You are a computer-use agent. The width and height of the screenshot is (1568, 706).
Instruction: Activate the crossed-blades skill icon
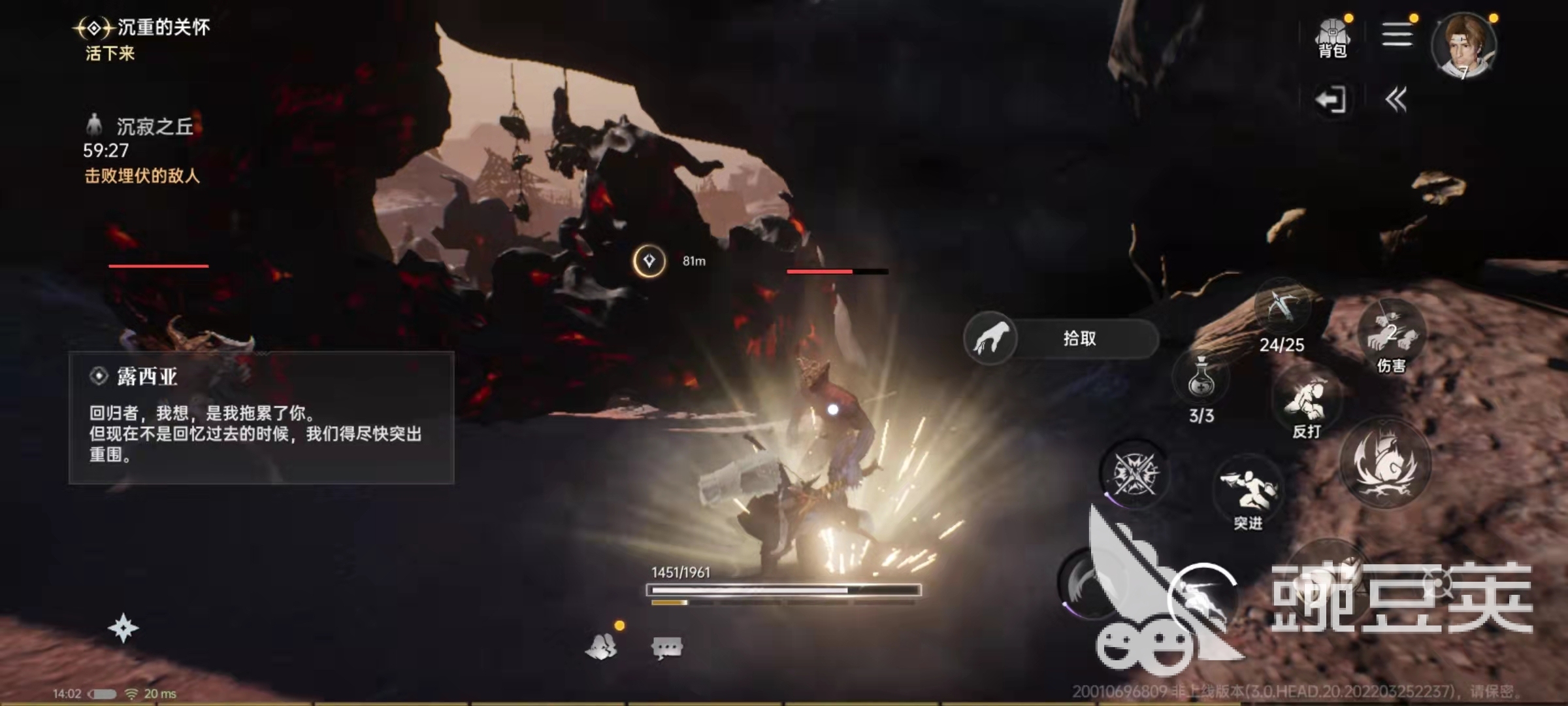[1134, 474]
